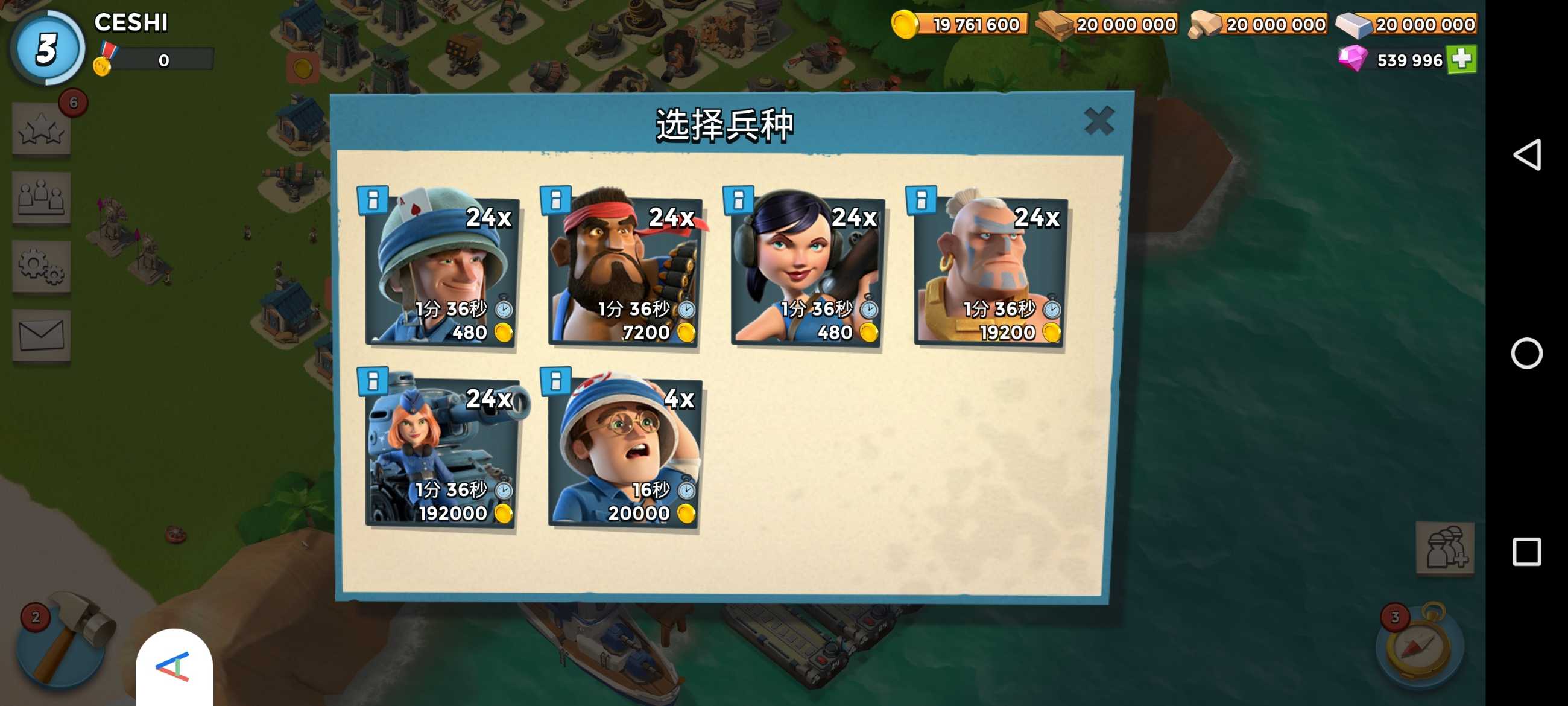Open the Heavy's info panel
Viewport: 1568px width, 706px height.
click(555, 200)
